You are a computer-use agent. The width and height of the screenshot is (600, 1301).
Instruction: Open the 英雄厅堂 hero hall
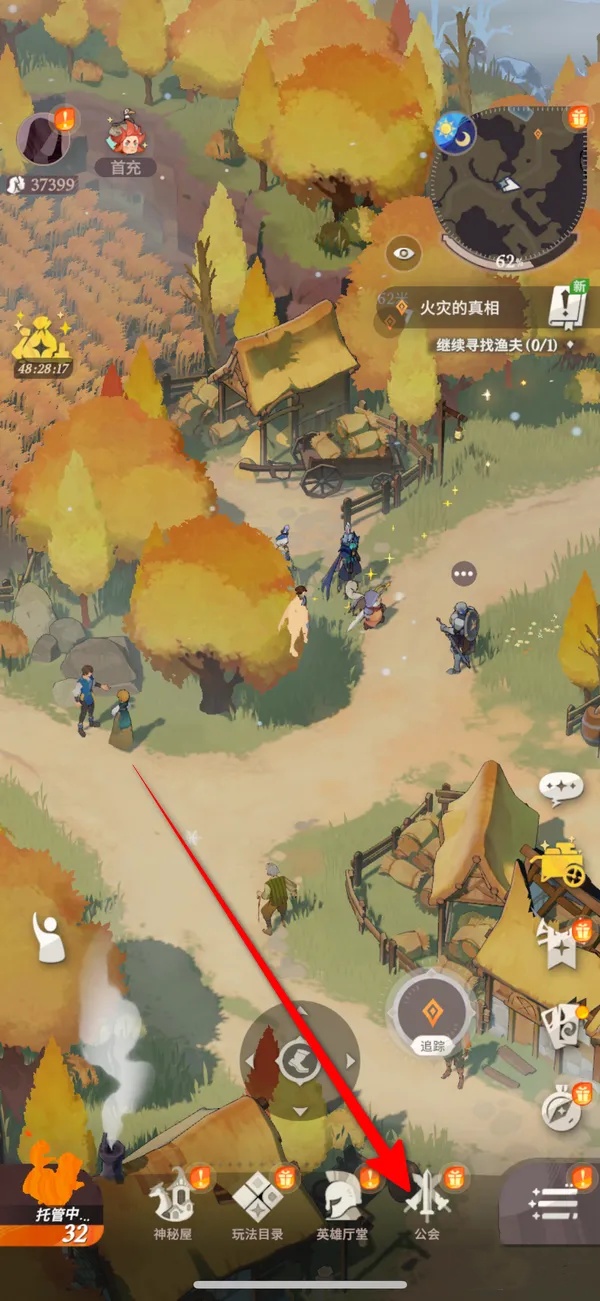pyautogui.click(x=342, y=1204)
